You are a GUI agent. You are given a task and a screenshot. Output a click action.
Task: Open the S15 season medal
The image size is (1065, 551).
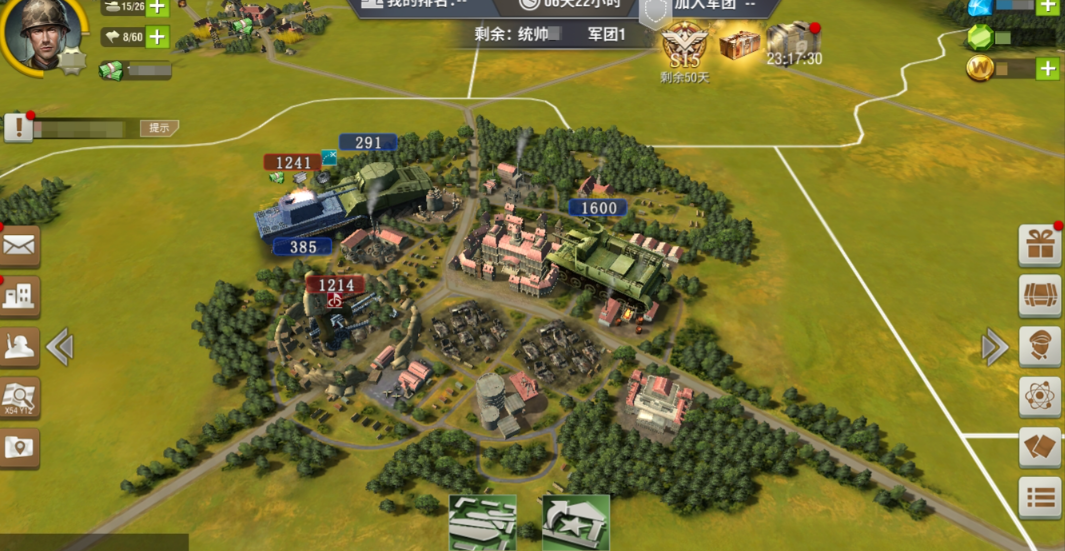[685, 44]
